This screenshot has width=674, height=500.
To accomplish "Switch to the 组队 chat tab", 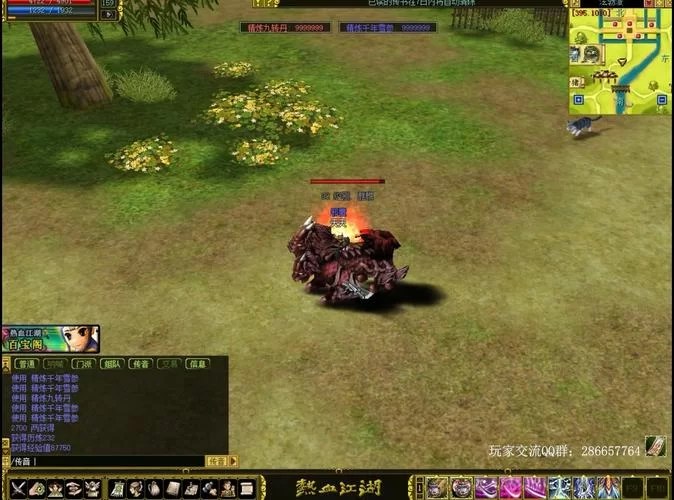I will pyautogui.click(x=112, y=364).
